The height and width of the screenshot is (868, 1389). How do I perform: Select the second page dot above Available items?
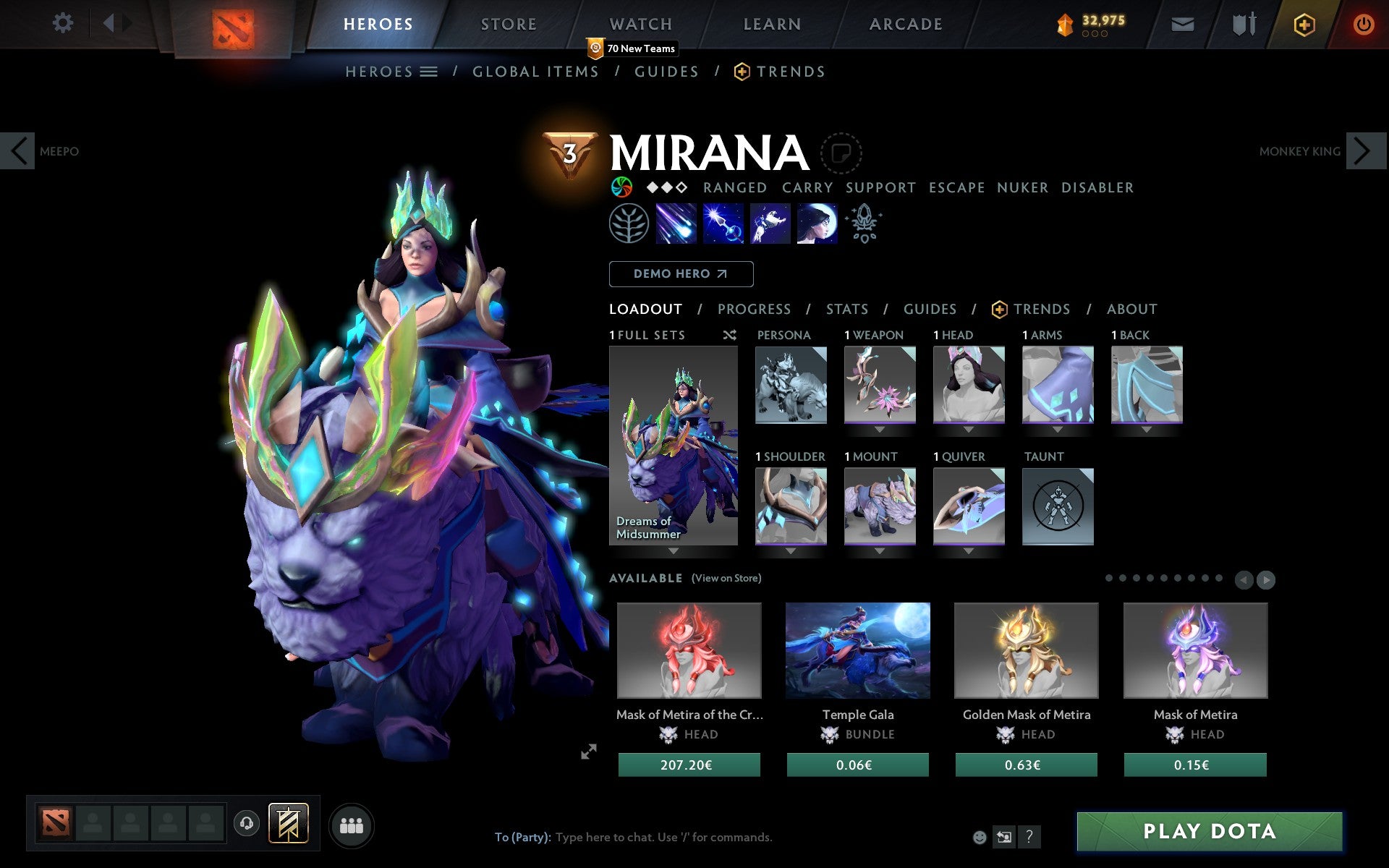1122,579
